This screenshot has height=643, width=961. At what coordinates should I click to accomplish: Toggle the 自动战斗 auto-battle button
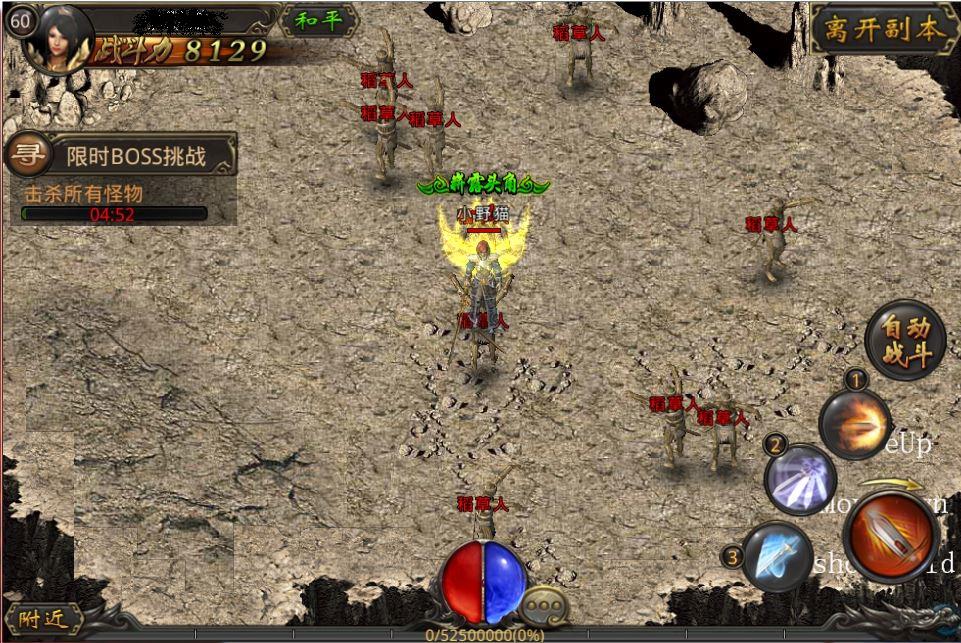[905, 340]
